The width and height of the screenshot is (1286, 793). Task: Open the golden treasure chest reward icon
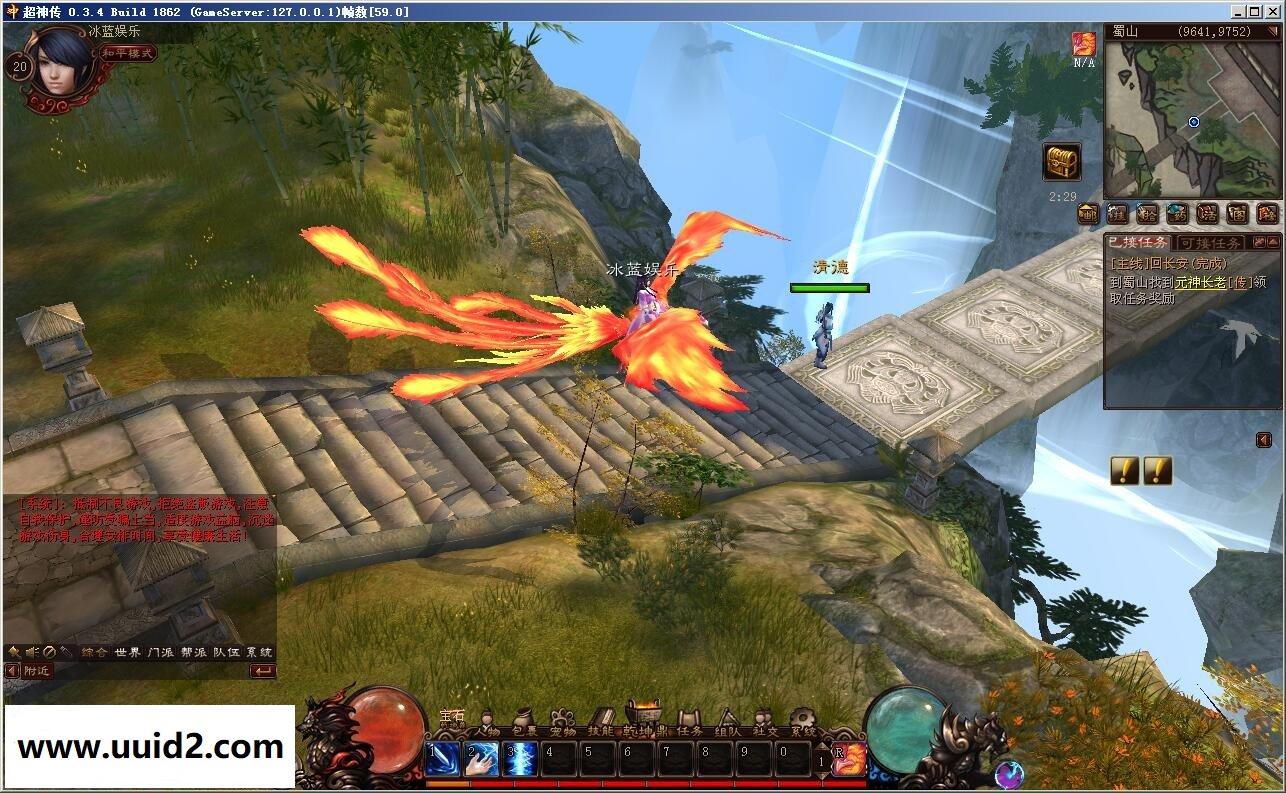pos(1061,162)
